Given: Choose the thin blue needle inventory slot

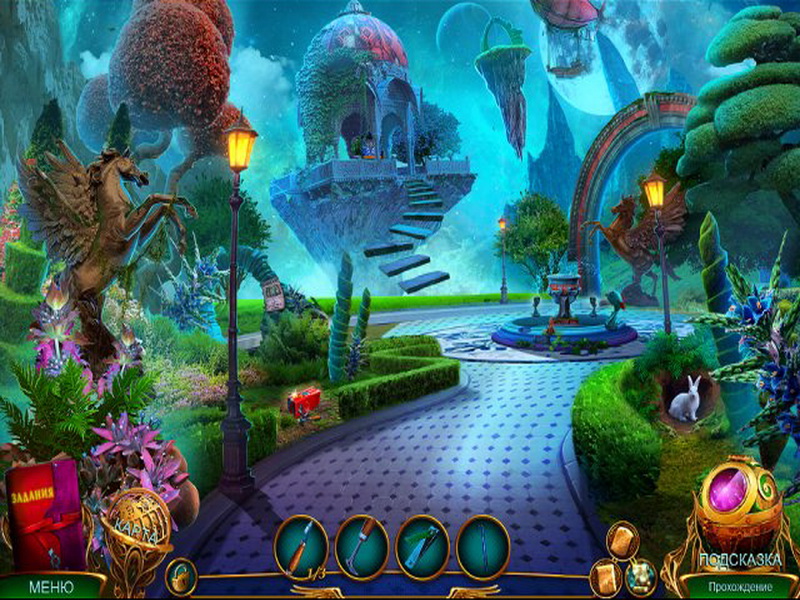Looking at the screenshot, I should (483, 546).
